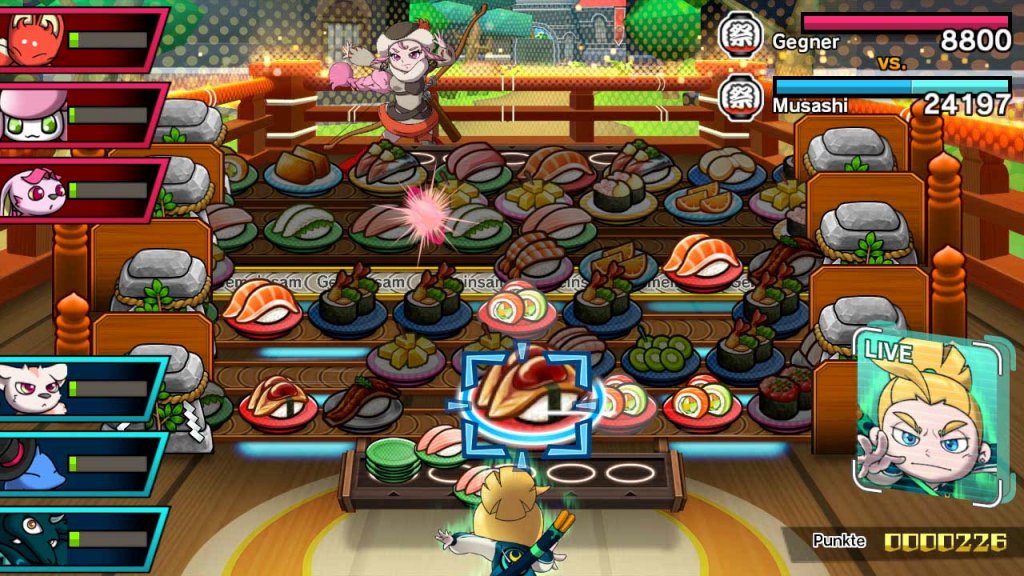The image size is (1024, 576).
Task: Activate the dark teal sprite skill panel
Action: point(80,540)
